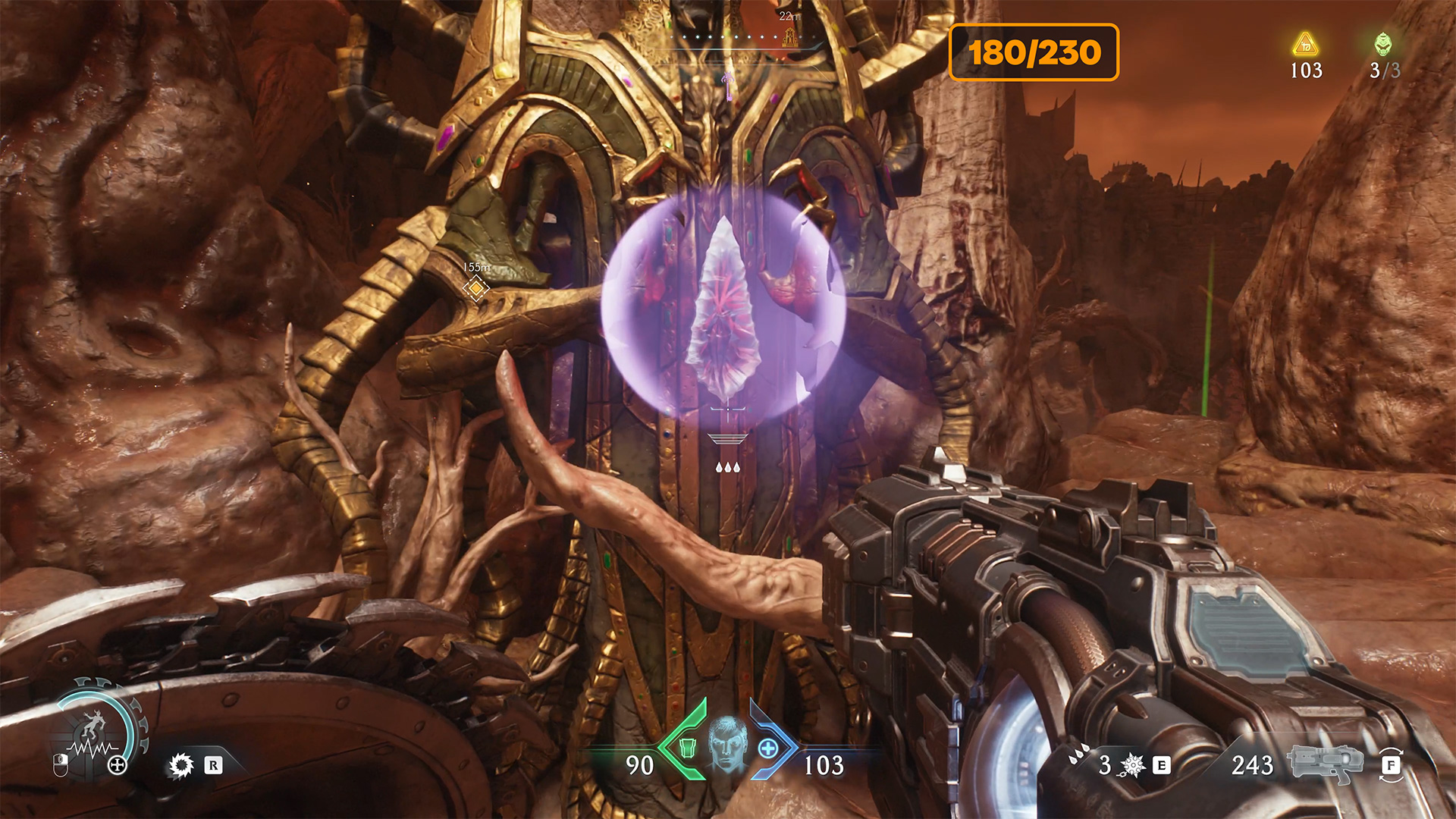
Task: Select the green helmet extra lives icon
Action: click(1383, 44)
